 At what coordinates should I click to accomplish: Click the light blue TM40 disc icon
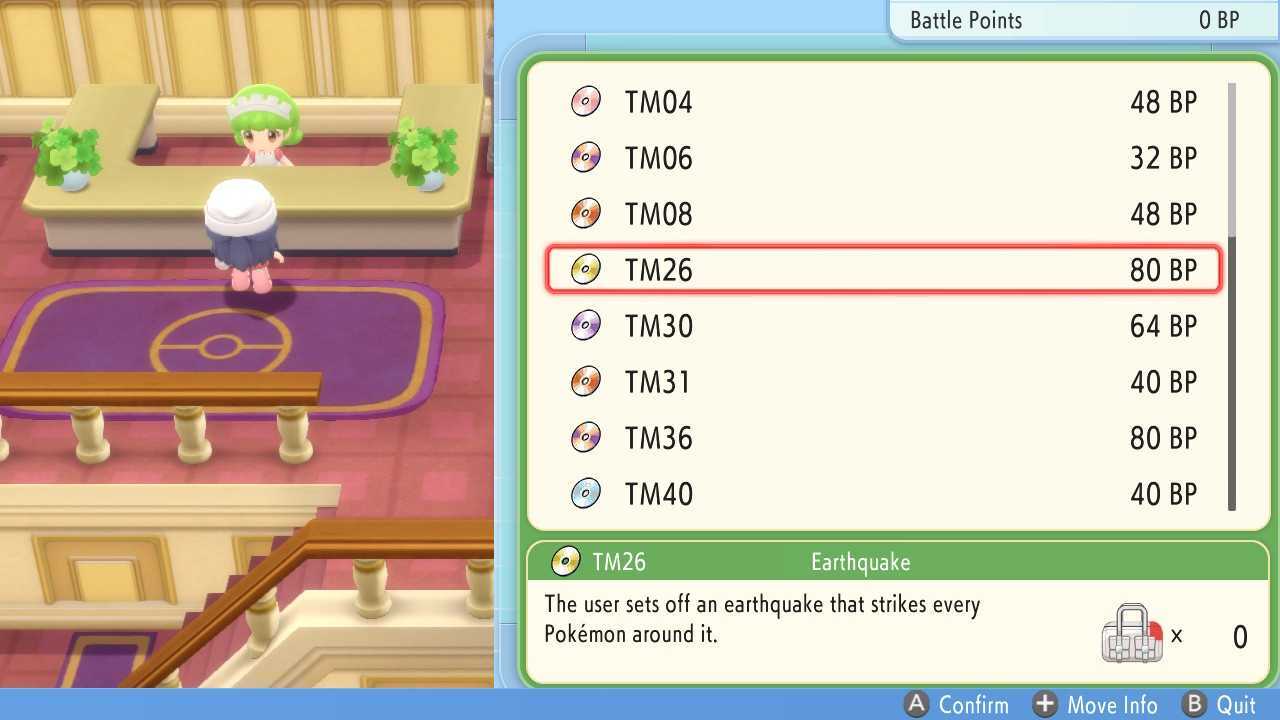[x=586, y=493]
